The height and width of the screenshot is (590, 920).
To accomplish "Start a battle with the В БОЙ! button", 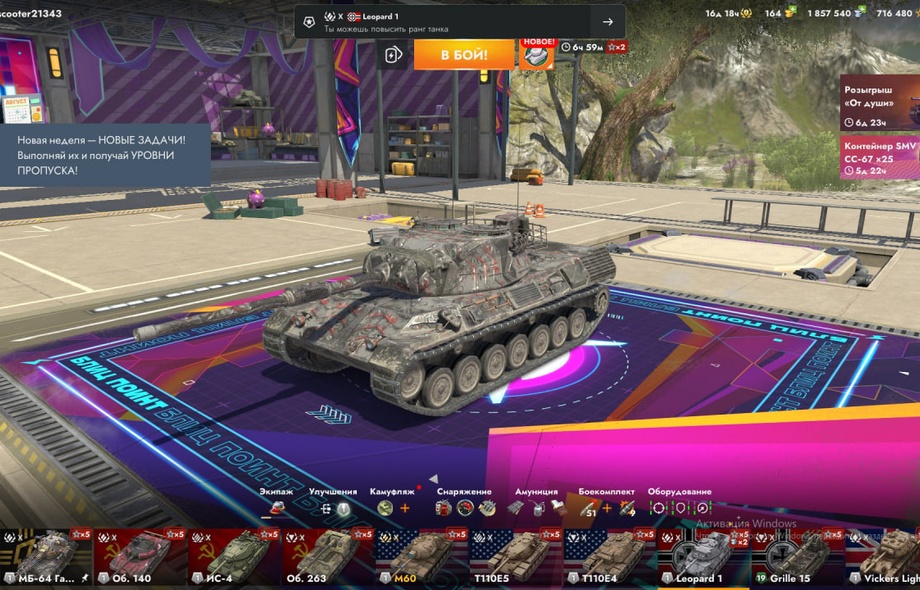I will click(x=464, y=54).
